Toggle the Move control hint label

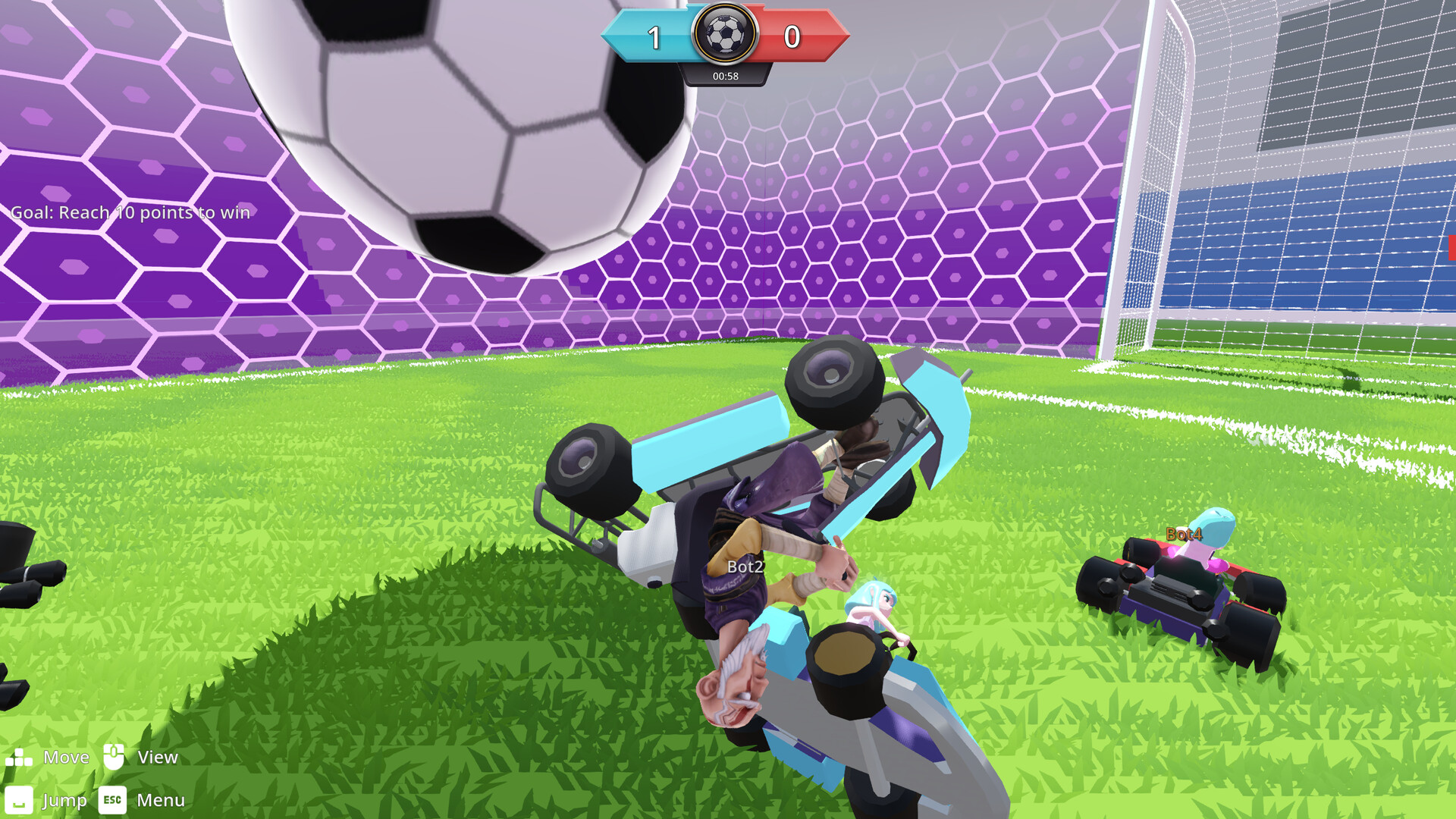coord(67,757)
